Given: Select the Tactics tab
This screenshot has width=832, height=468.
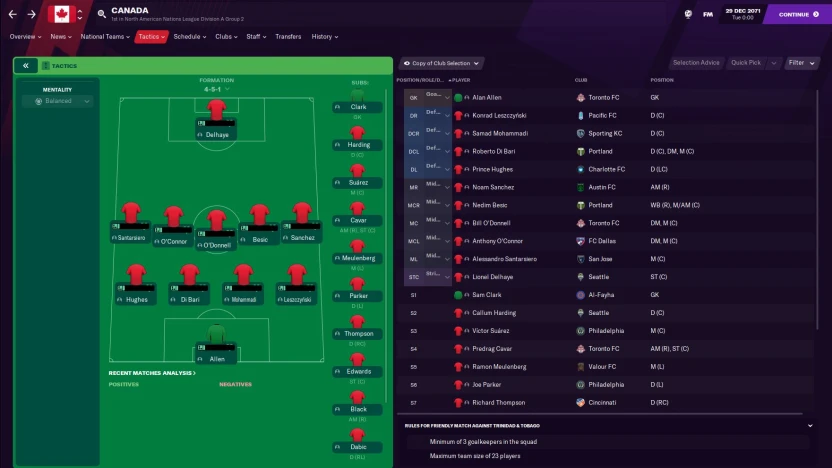Looking at the screenshot, I should pyautogui.click(x=150, y=37).
